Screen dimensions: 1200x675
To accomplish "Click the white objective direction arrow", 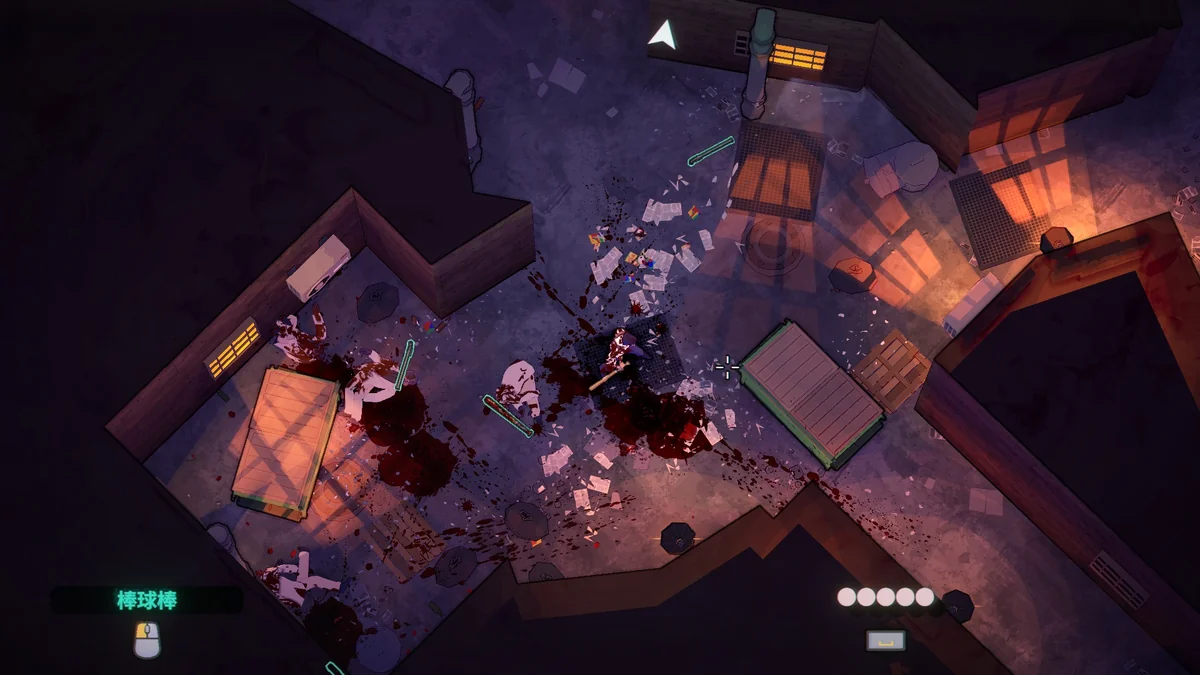I will 663,36.
